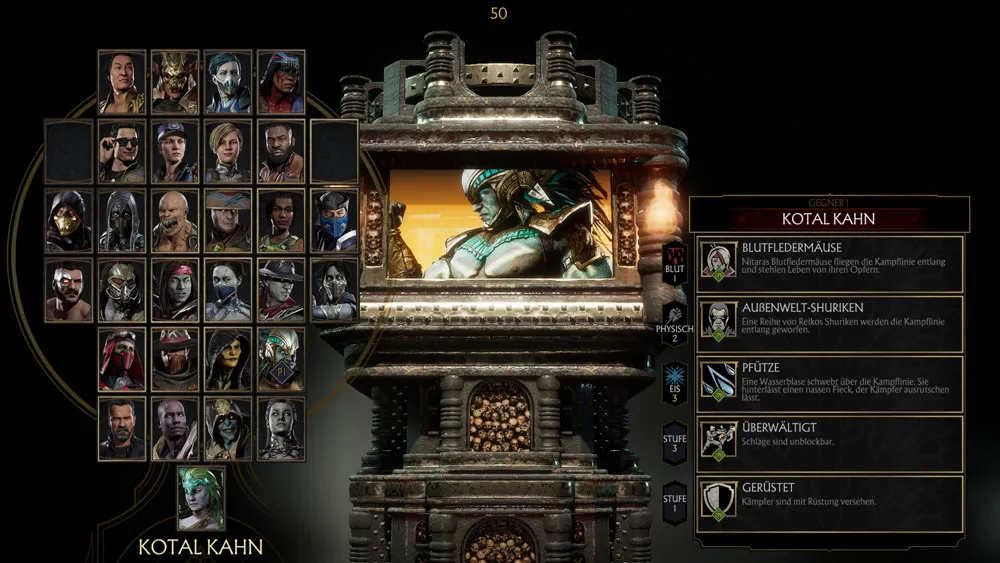
Task: Choose the Überwältigt modifier entry
Action: (830, 443)
